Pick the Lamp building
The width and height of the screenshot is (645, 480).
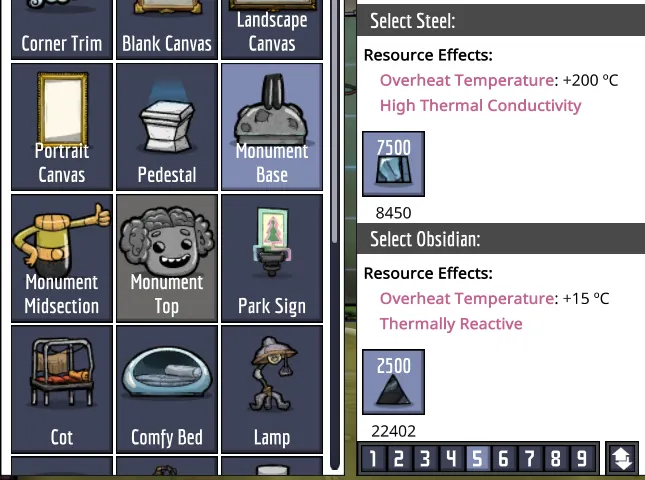tap(272, 390)
